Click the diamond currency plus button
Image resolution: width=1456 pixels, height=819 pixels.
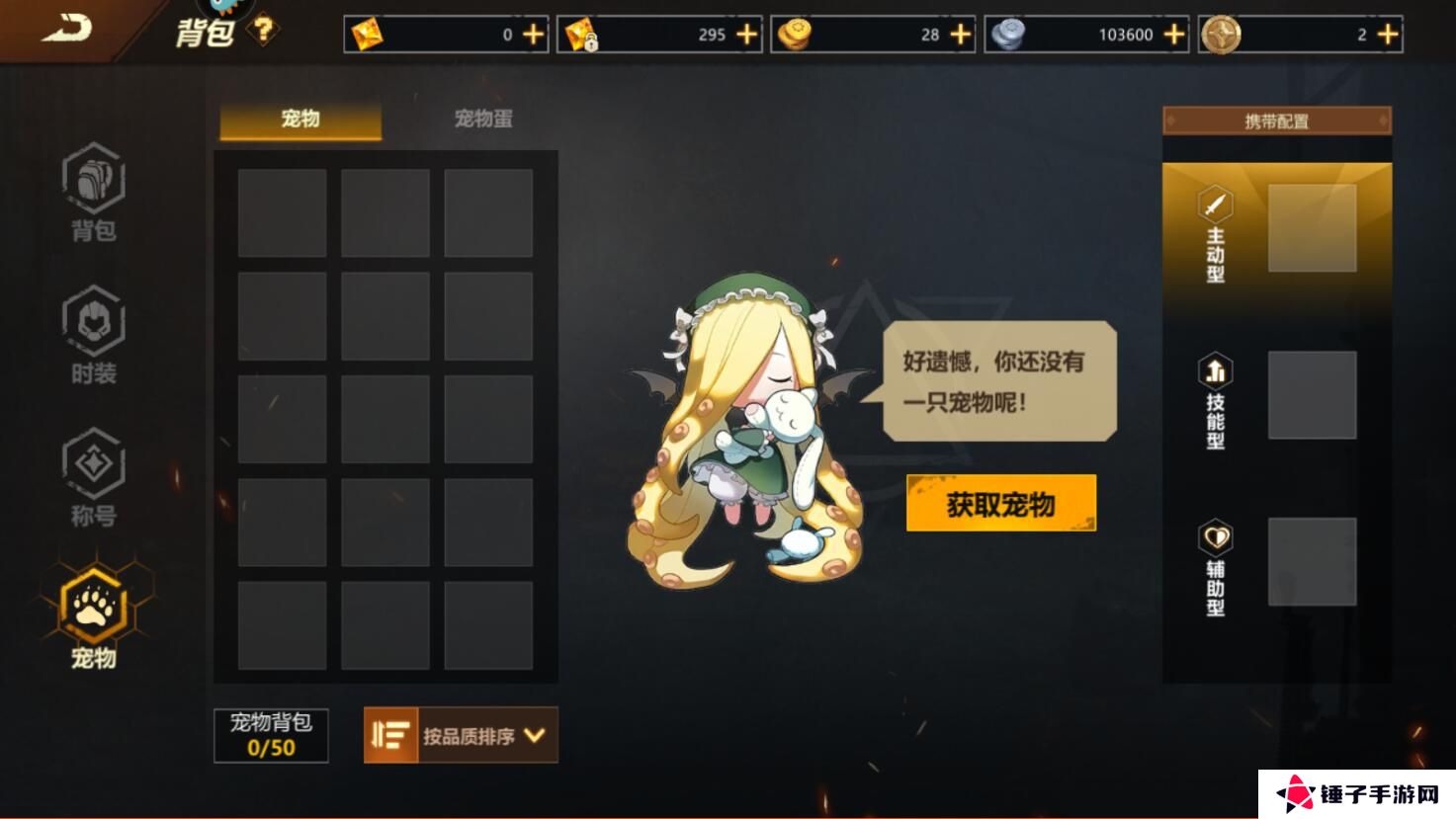point(535,35)
